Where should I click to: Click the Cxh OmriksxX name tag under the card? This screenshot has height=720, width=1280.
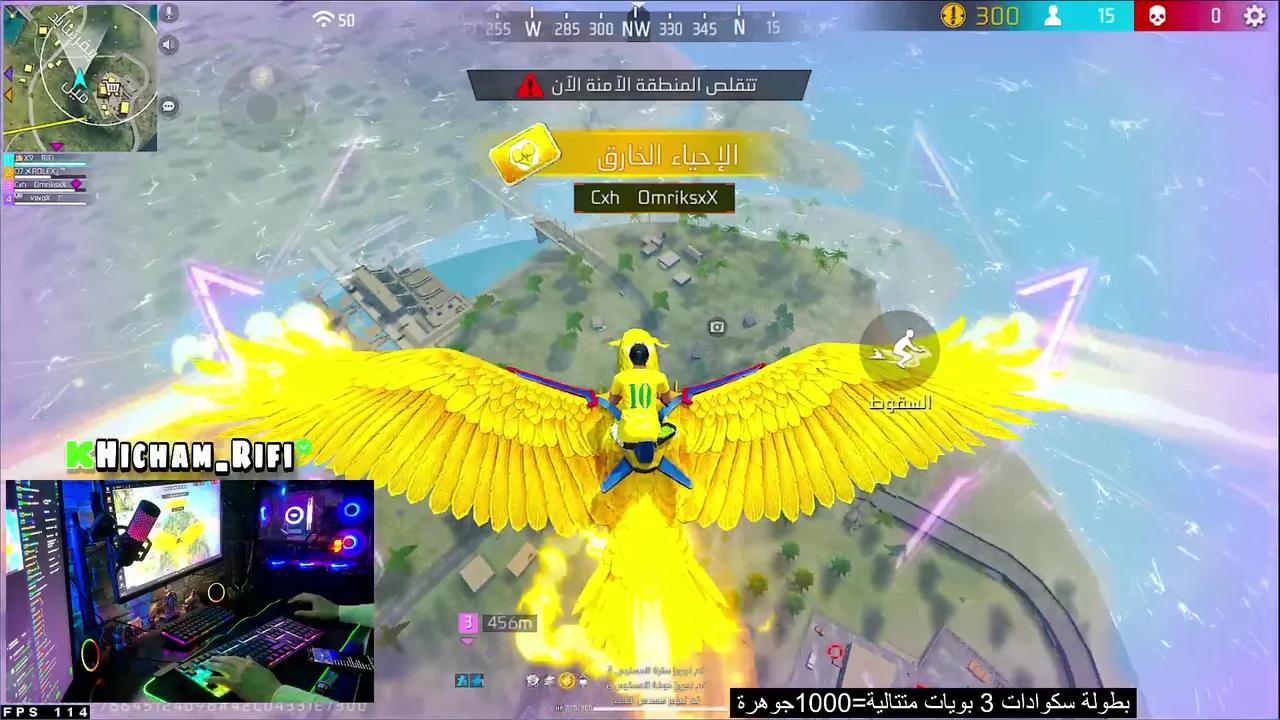654,197
